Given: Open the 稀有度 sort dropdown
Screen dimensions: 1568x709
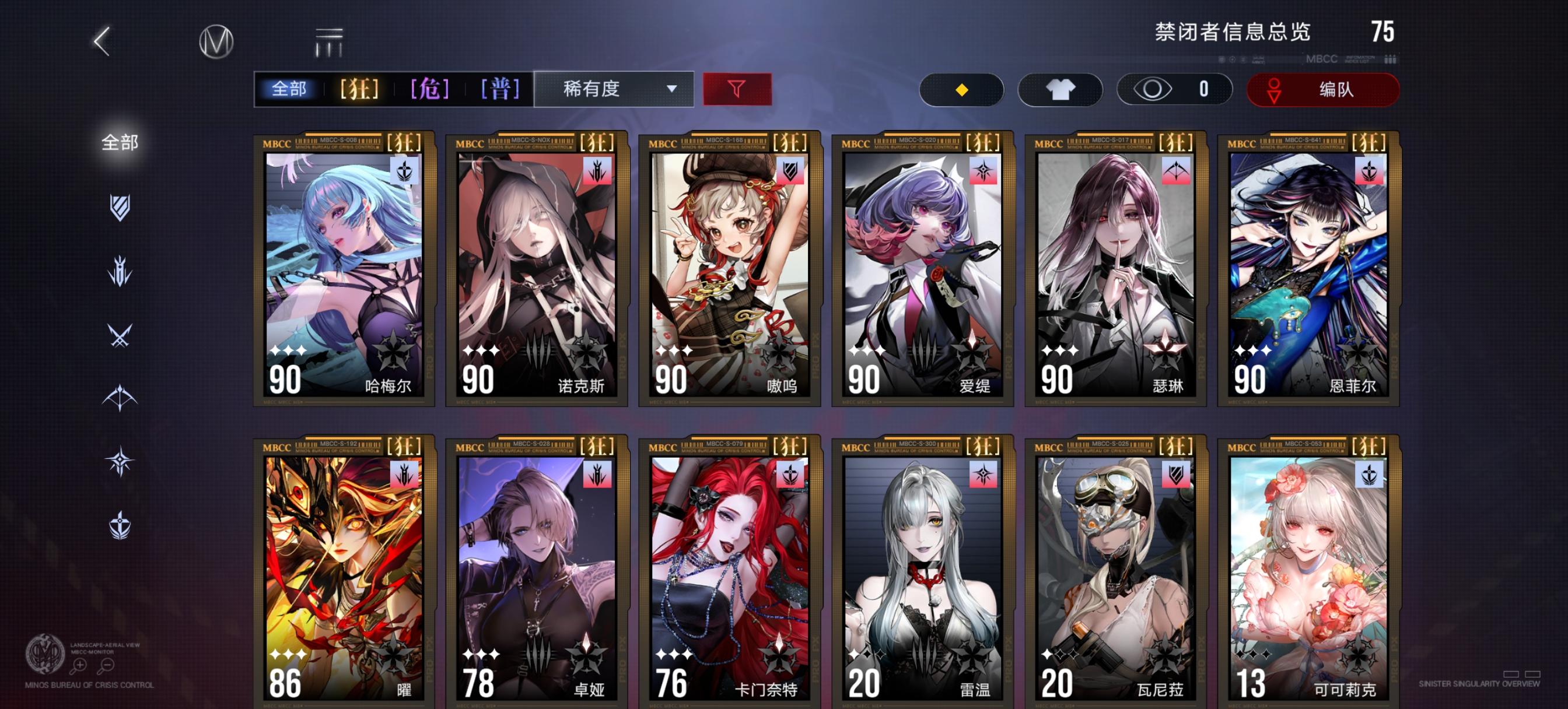Looking at the screenshot, I should click(612, 89).
